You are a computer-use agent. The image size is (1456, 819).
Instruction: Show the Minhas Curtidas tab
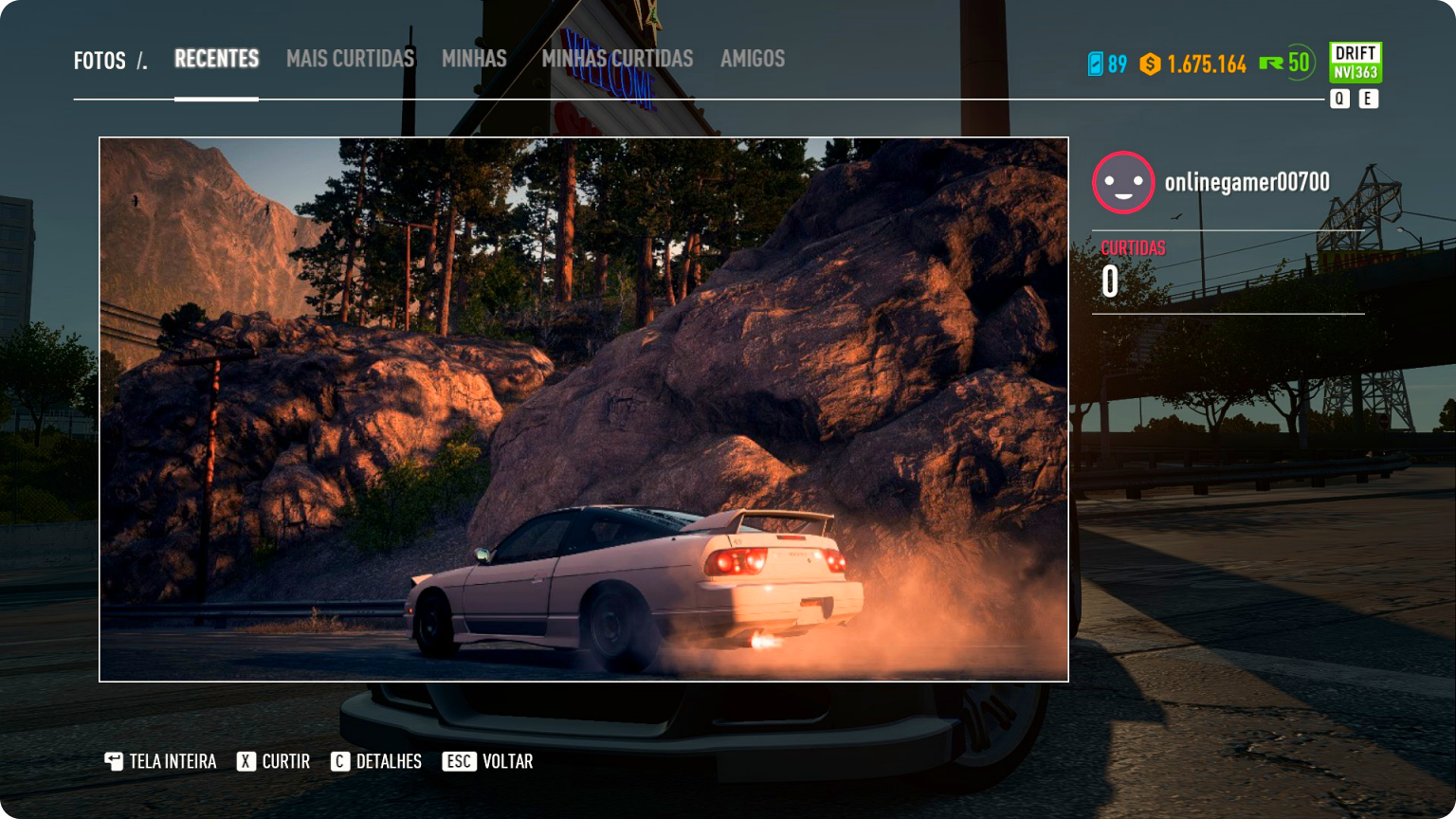617,59
